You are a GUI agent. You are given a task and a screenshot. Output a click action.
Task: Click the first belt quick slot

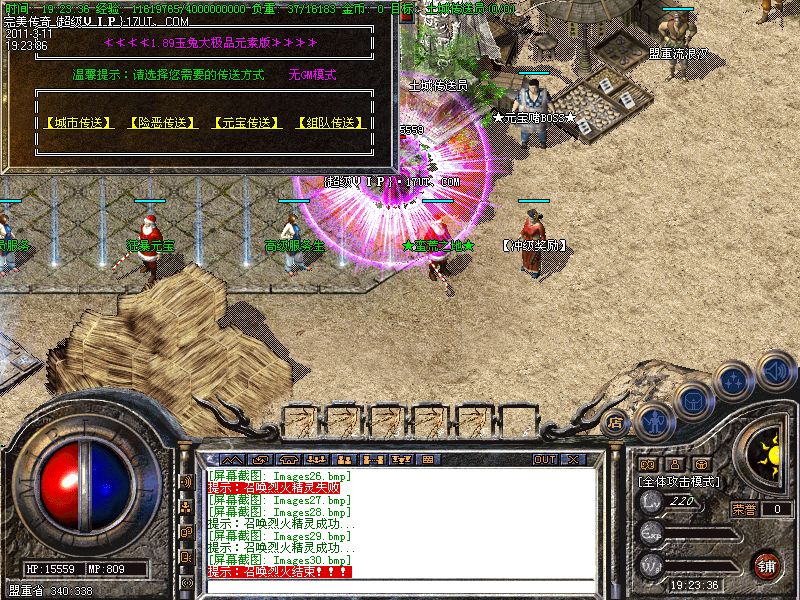pos(302,418)
